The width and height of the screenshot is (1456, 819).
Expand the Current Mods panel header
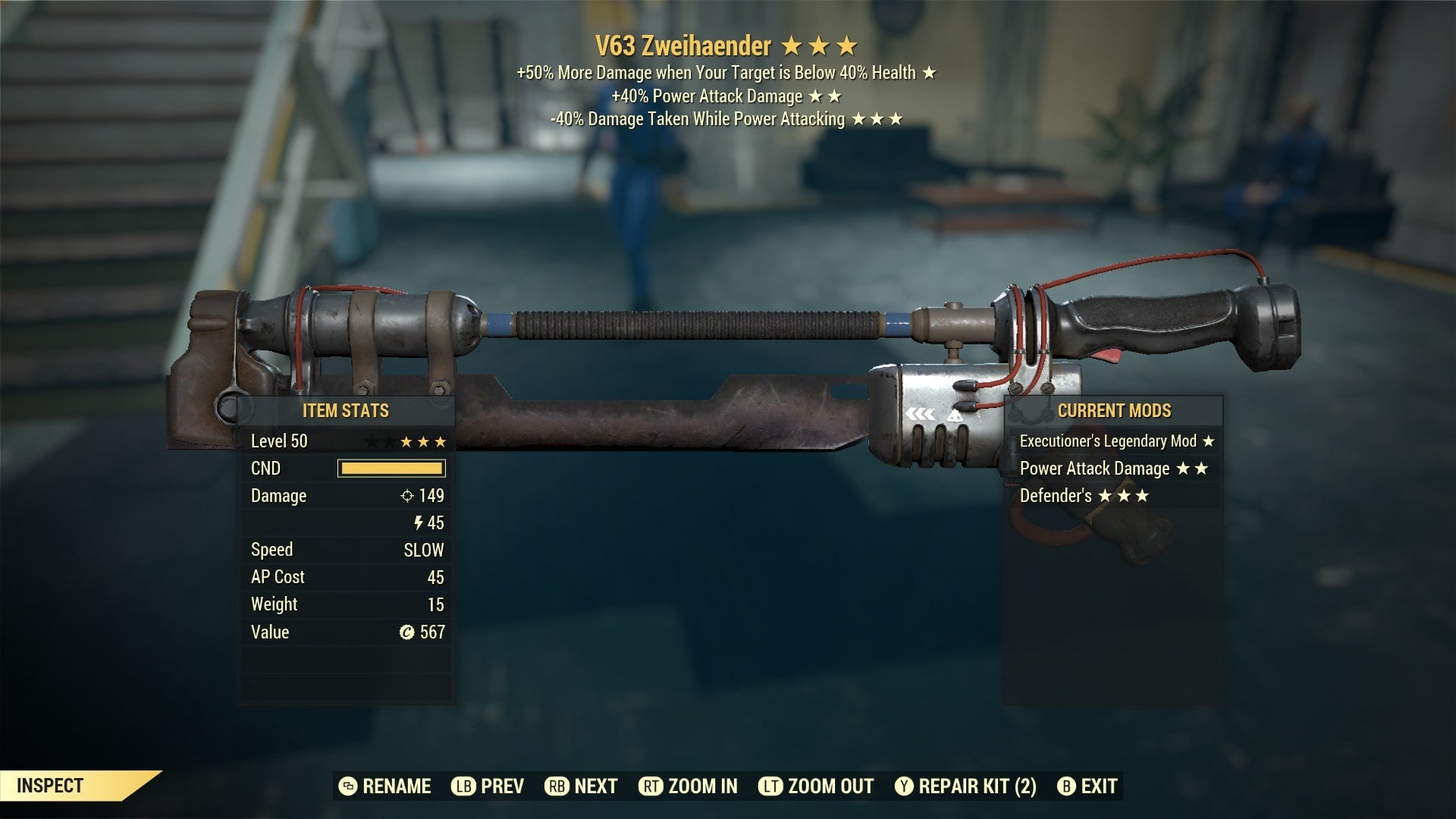(1116, 411)
